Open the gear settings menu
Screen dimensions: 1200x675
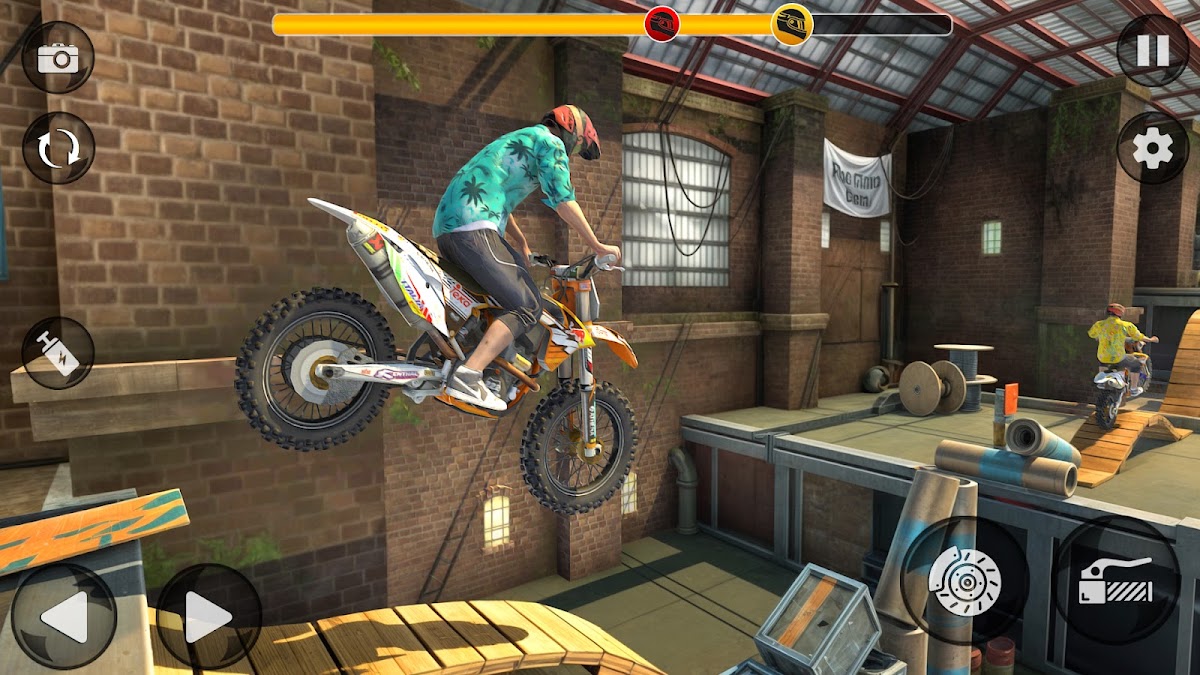pos(1152,149)
